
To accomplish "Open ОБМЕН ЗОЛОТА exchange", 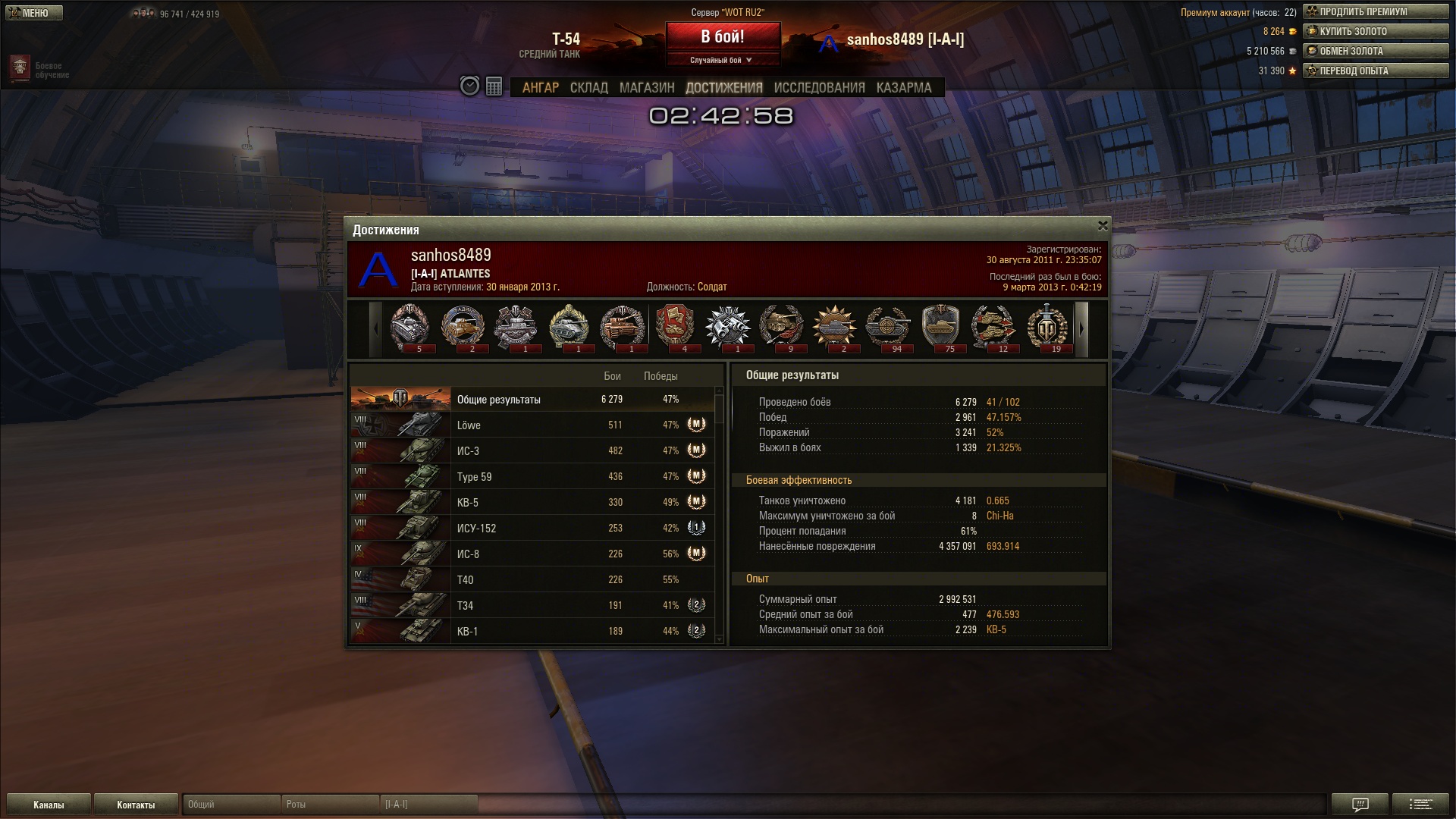I will click(1375, 52).
